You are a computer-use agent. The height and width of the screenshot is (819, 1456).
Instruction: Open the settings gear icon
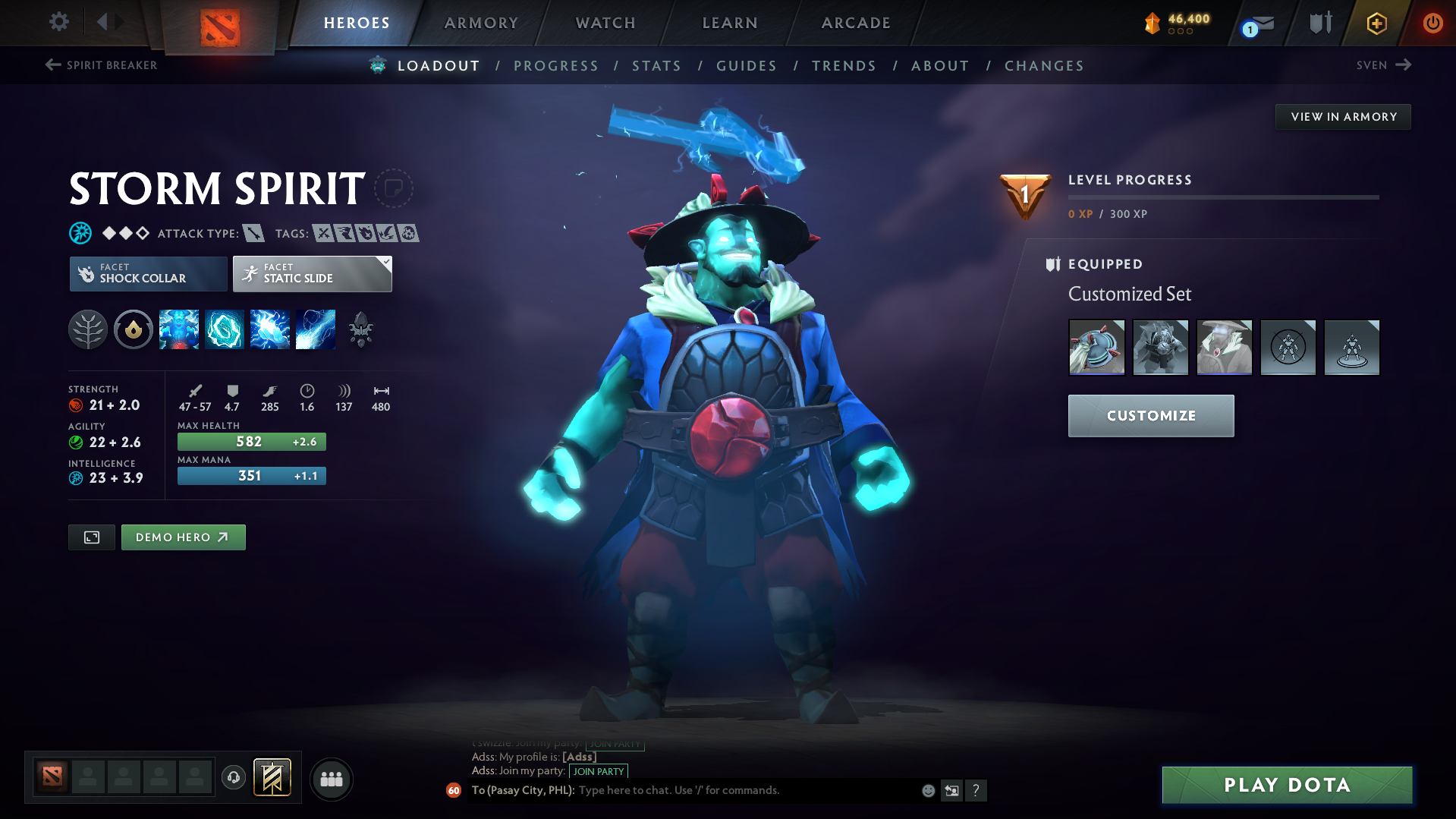click(58, 22)
